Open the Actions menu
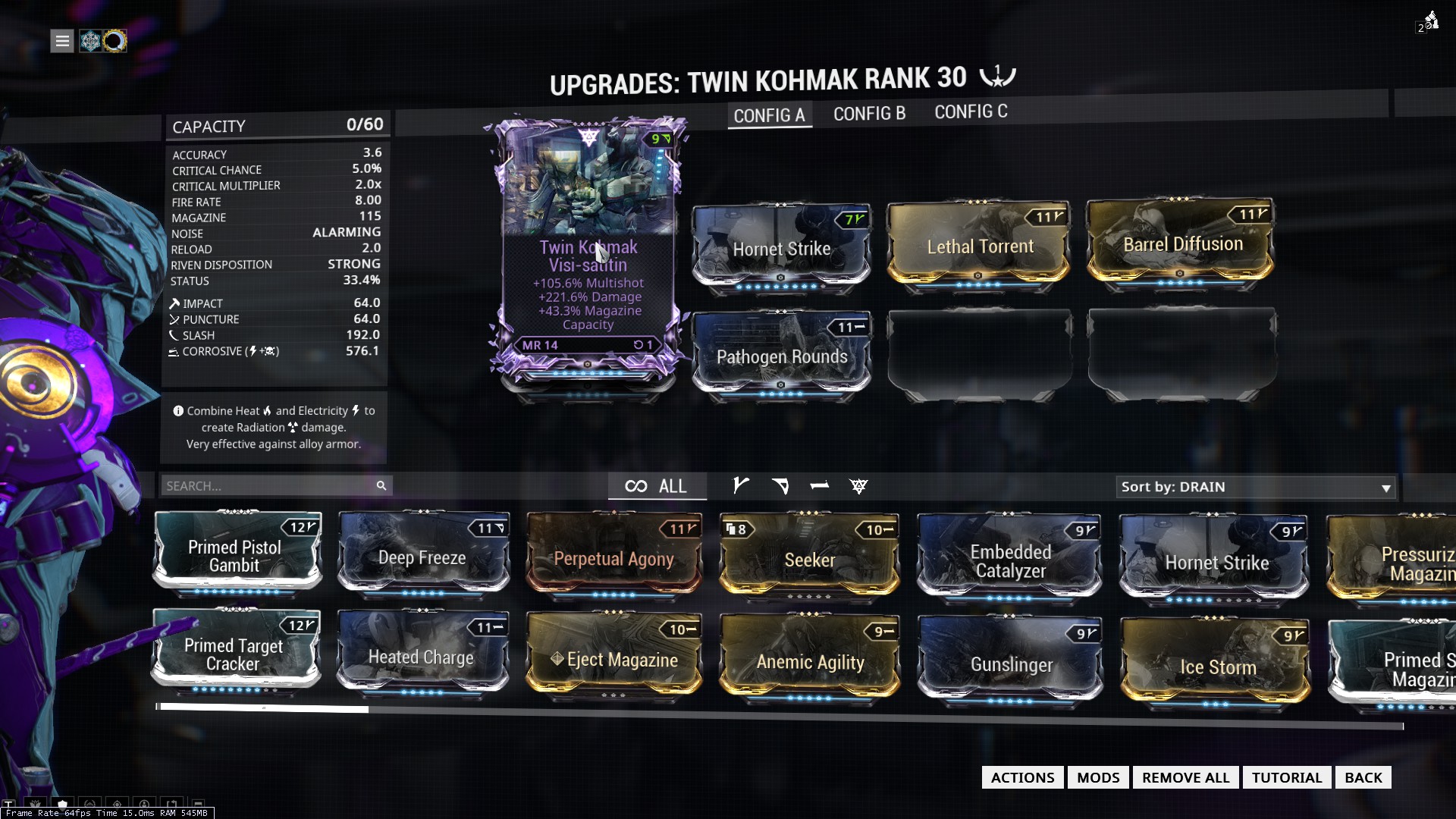1456x819 pixels. coord(1022,777)
